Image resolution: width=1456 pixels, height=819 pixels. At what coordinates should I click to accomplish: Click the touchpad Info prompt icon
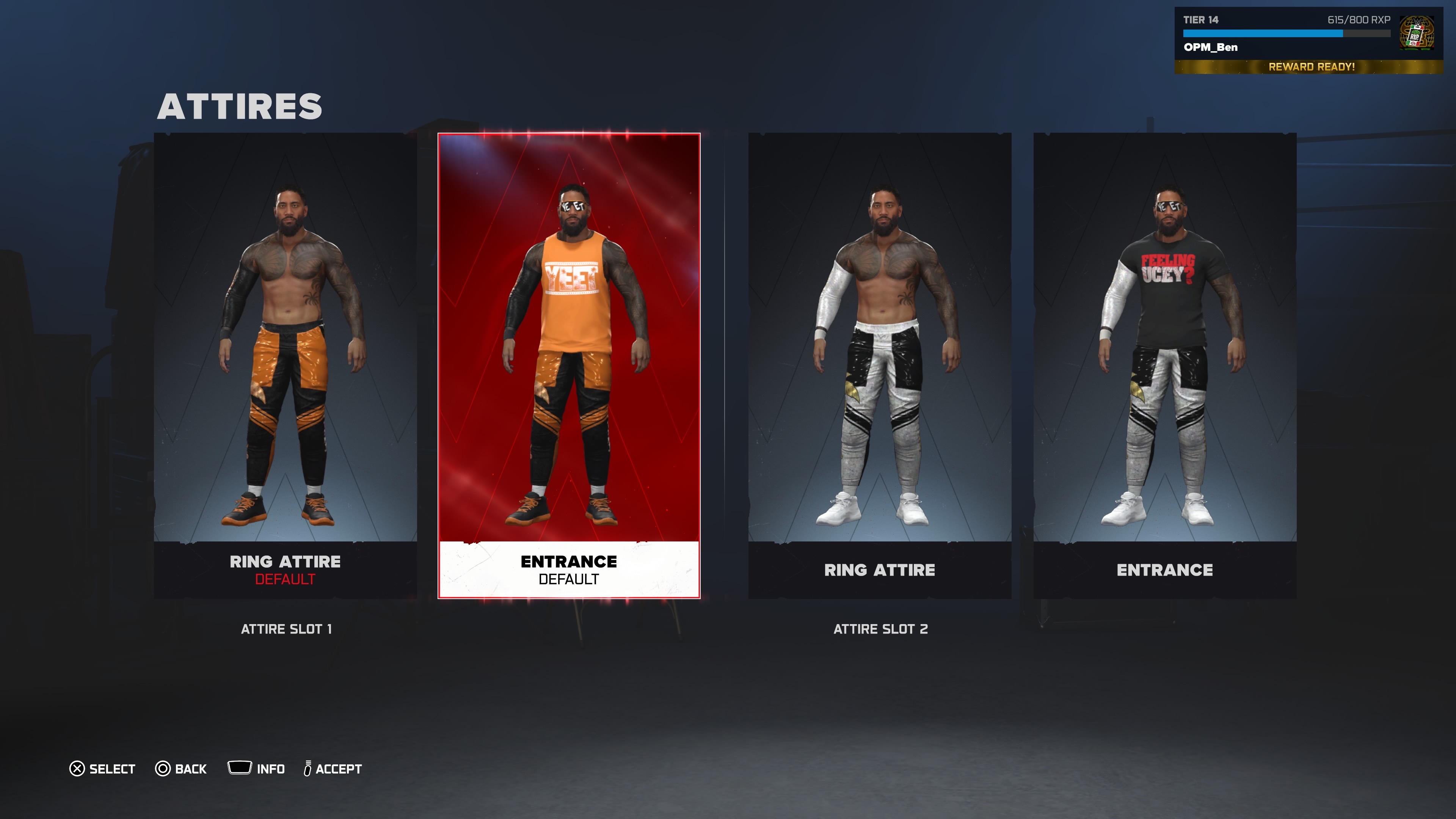240,767
